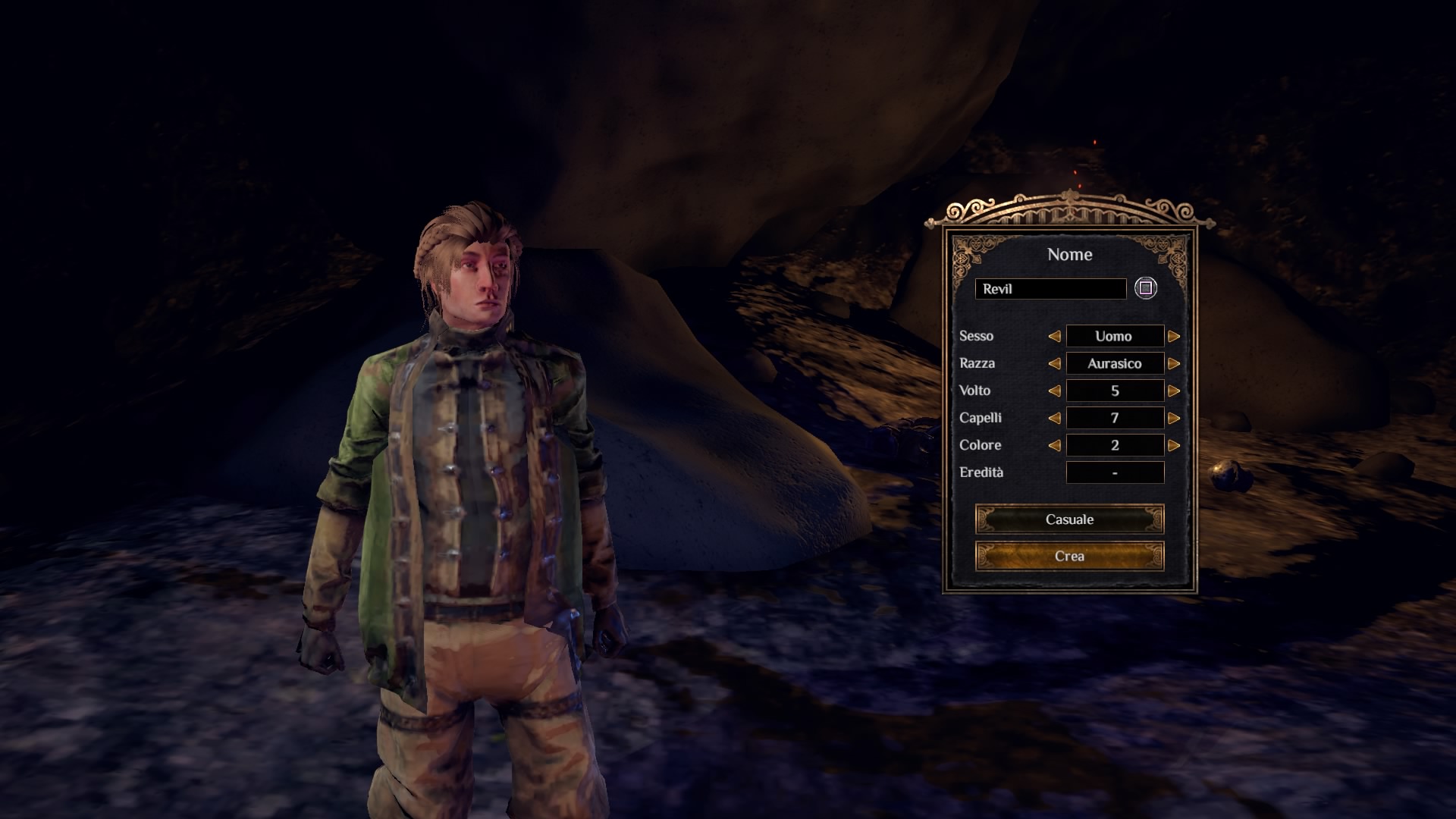Increase the Volto face number
Viewport: 1456px width, 819px height.
(x=1174, y=391)
